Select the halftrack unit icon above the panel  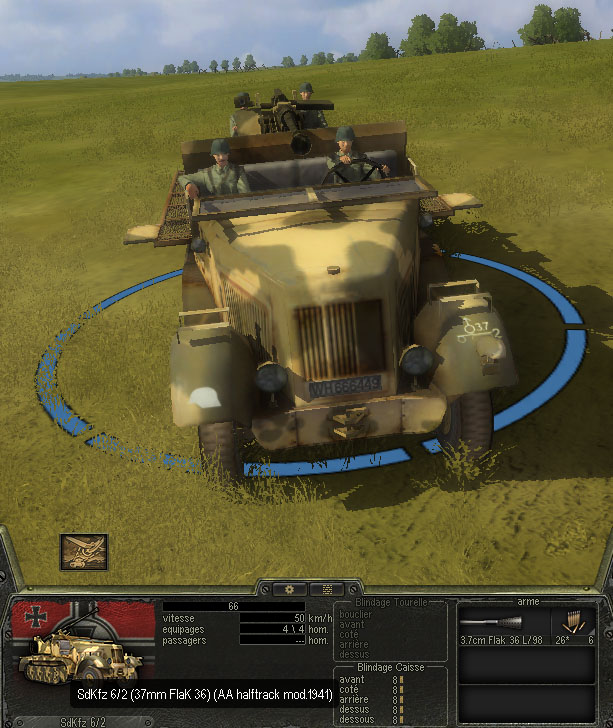pyautogui.click(x=83, y=552)
